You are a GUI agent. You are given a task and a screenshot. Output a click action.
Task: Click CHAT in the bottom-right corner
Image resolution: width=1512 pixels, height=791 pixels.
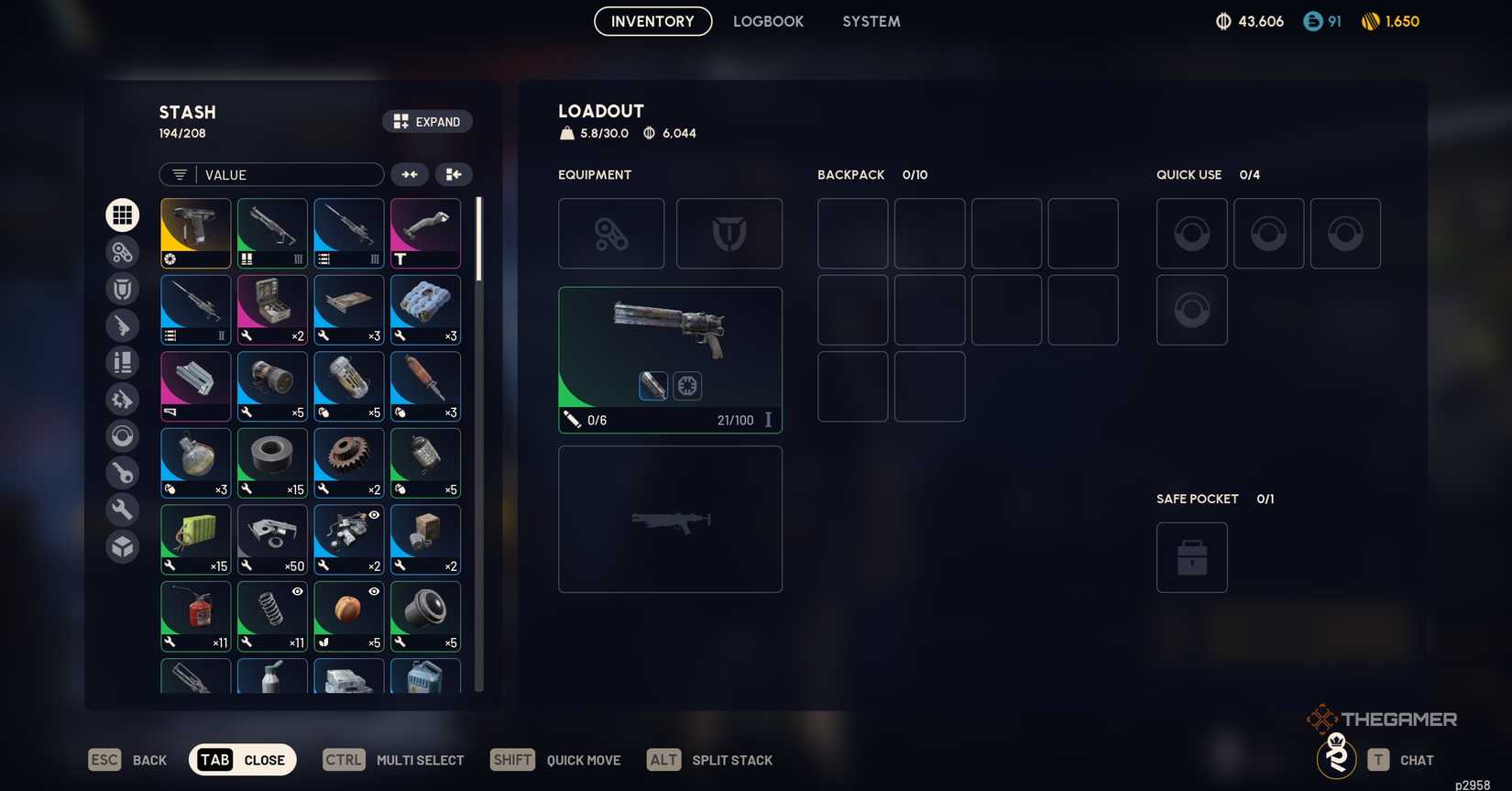tap(1416, 760)
